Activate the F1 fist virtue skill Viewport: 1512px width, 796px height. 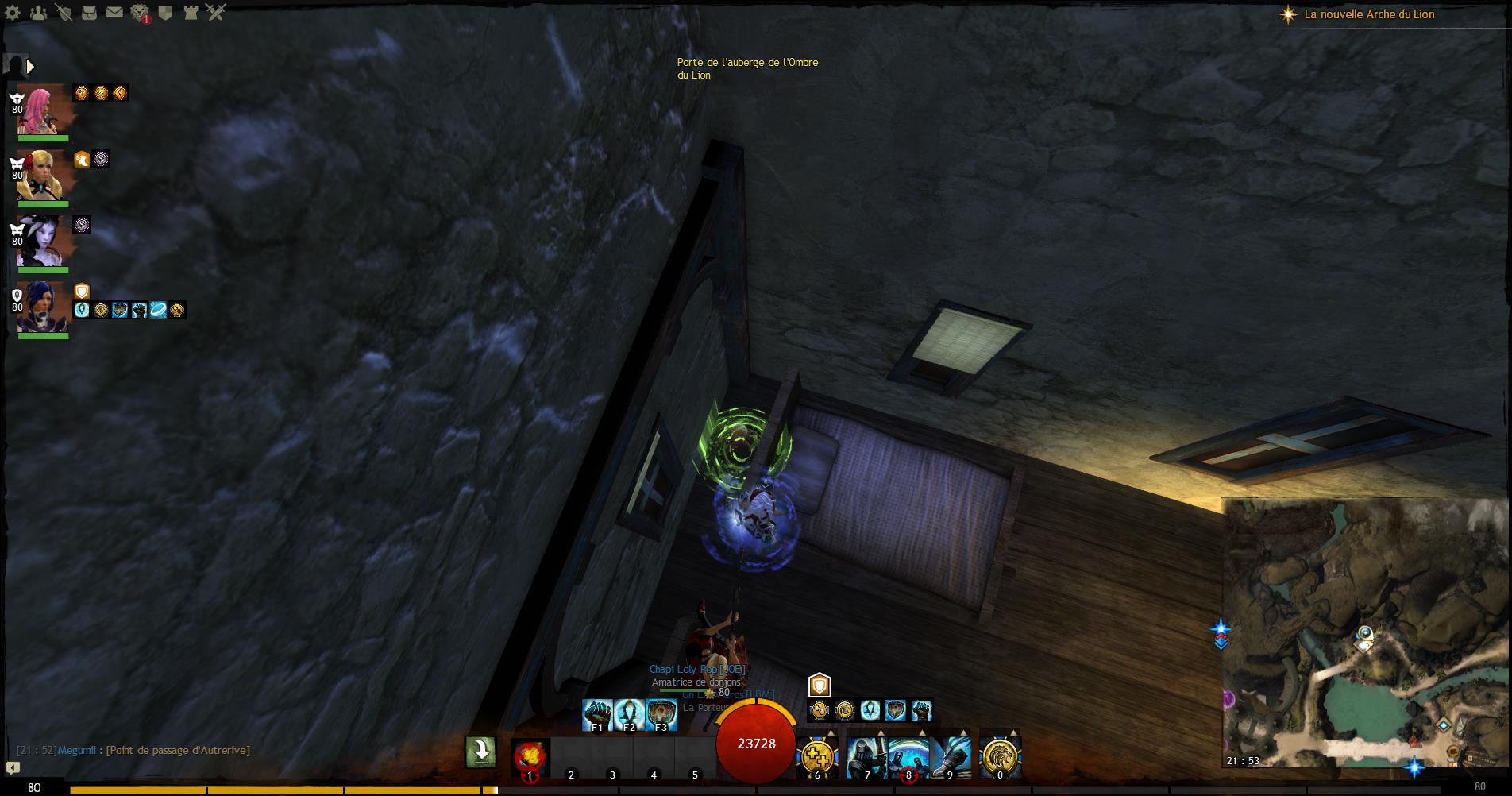pos(597,714)
